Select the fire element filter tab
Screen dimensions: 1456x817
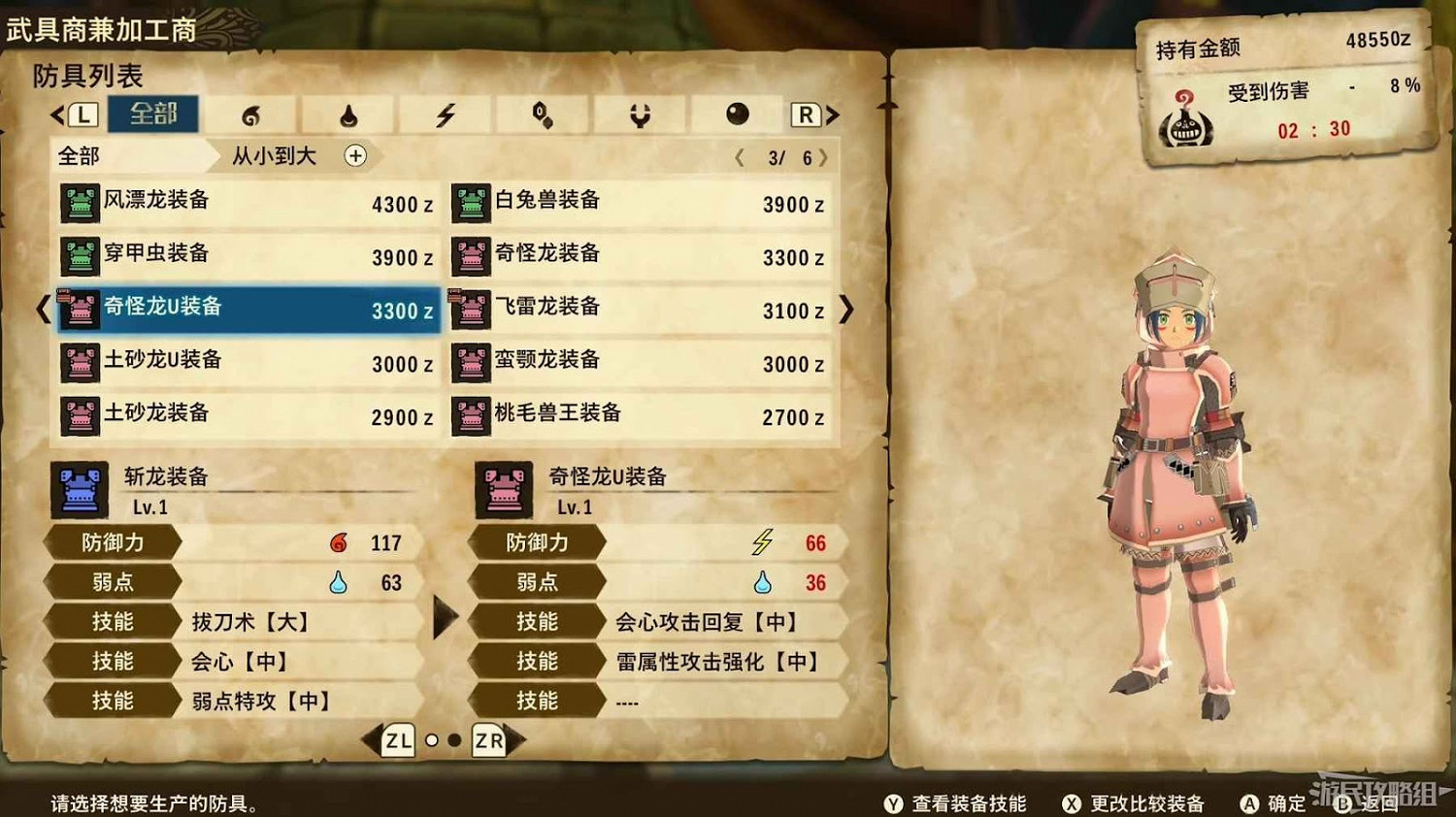(x=252, y=114)
